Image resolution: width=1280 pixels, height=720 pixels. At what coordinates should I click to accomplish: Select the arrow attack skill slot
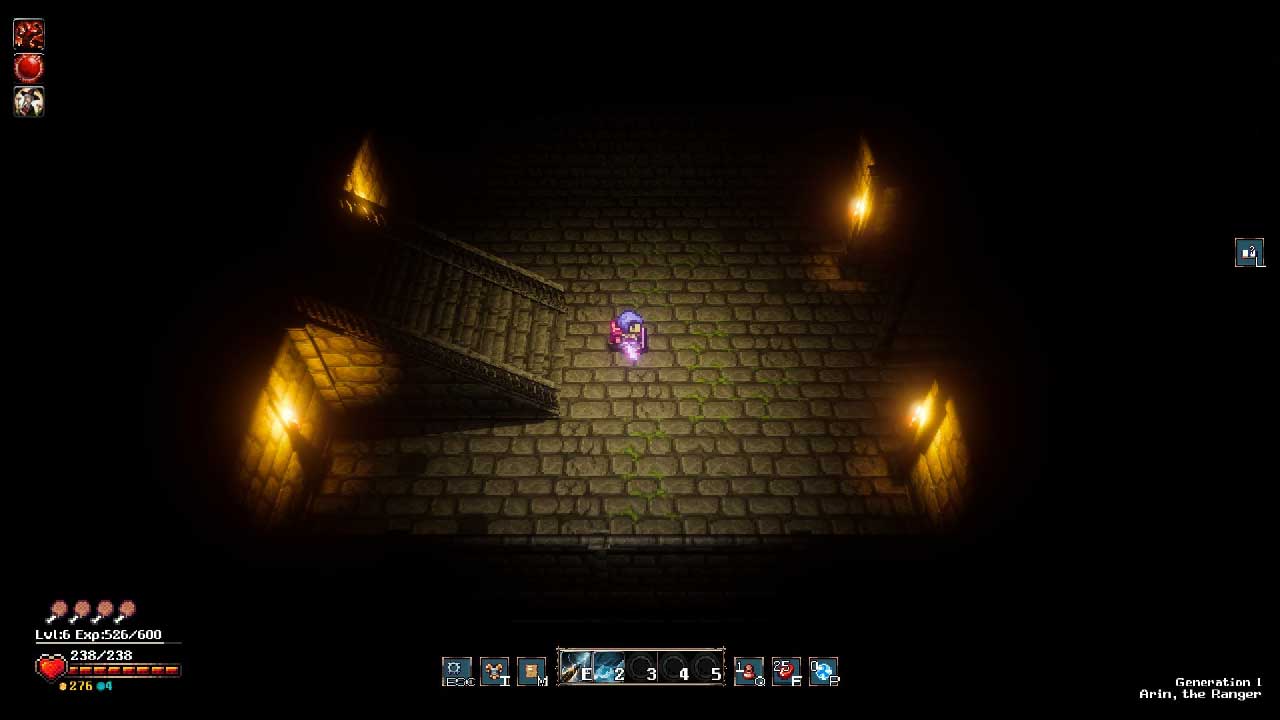(575, 667)
